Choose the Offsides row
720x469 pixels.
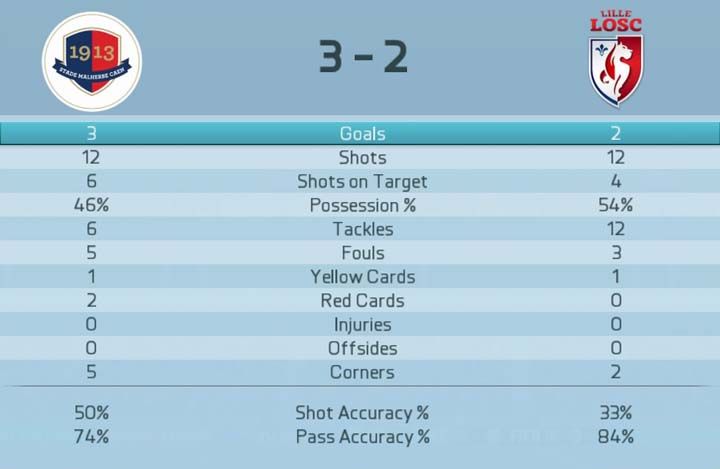click(361, 349)
